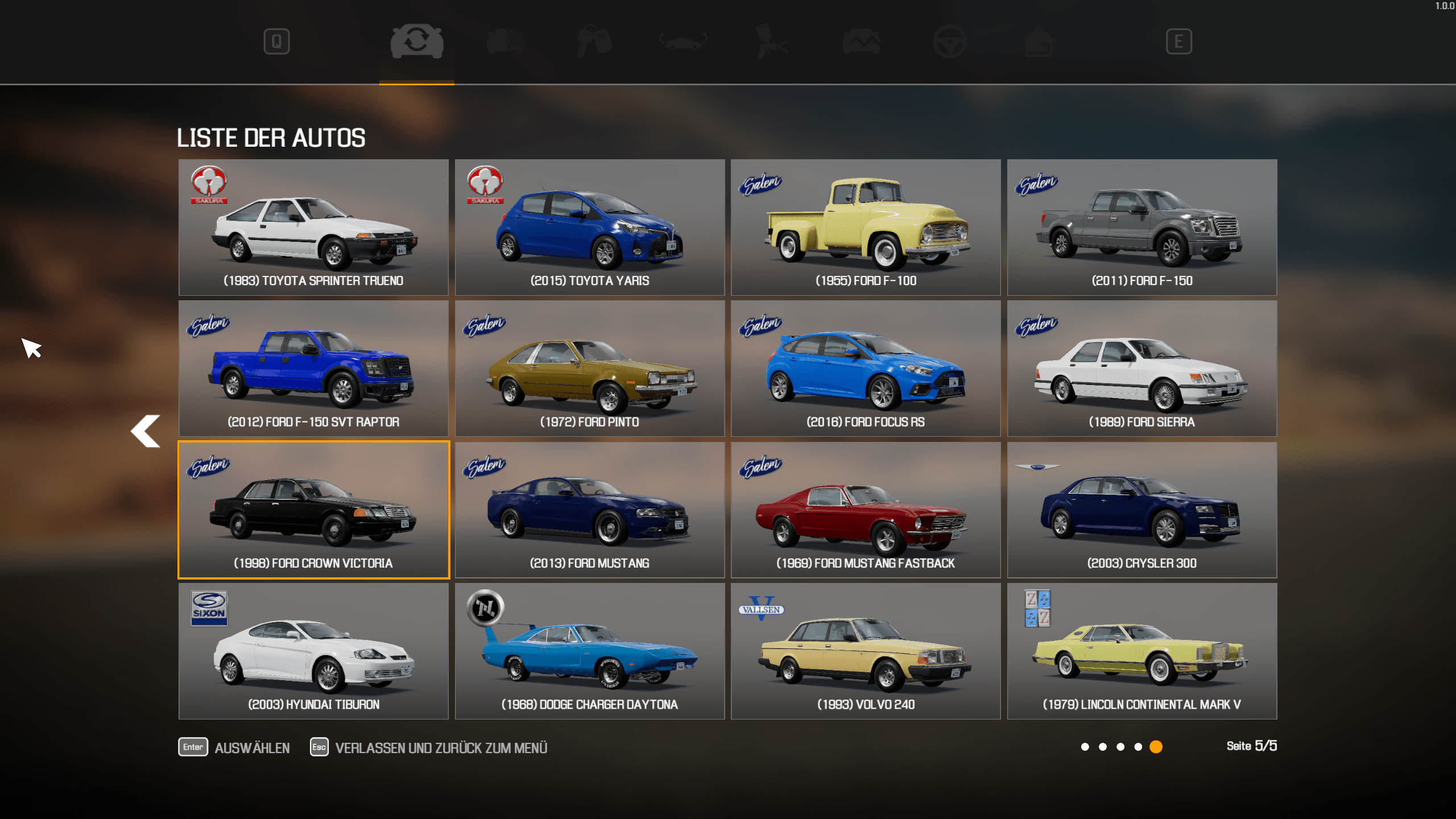Switch tabs using the Q shortcut icon
Screen dimensions: 1456x819
[278, 41]
